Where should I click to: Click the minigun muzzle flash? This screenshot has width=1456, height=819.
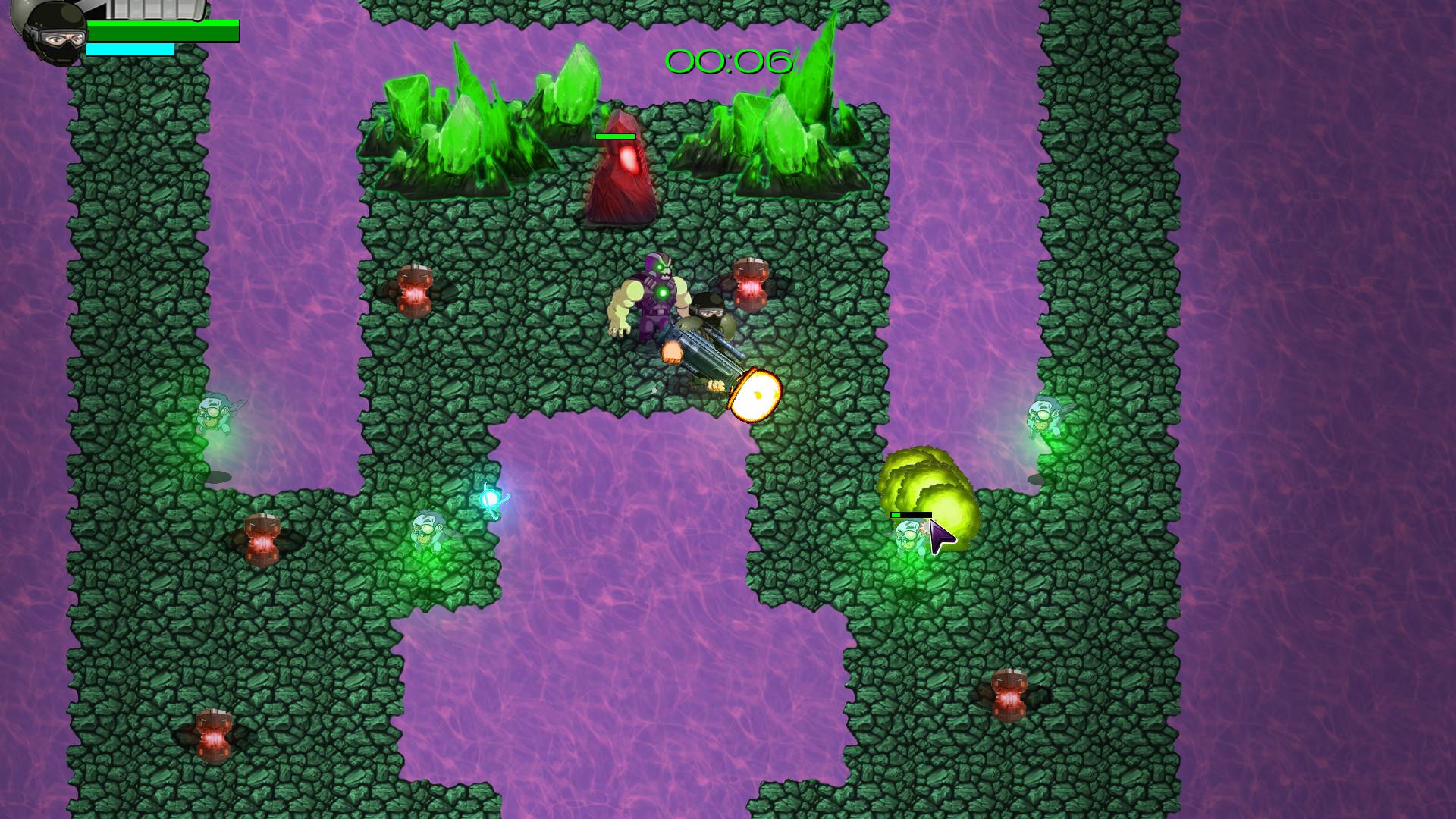755,394
